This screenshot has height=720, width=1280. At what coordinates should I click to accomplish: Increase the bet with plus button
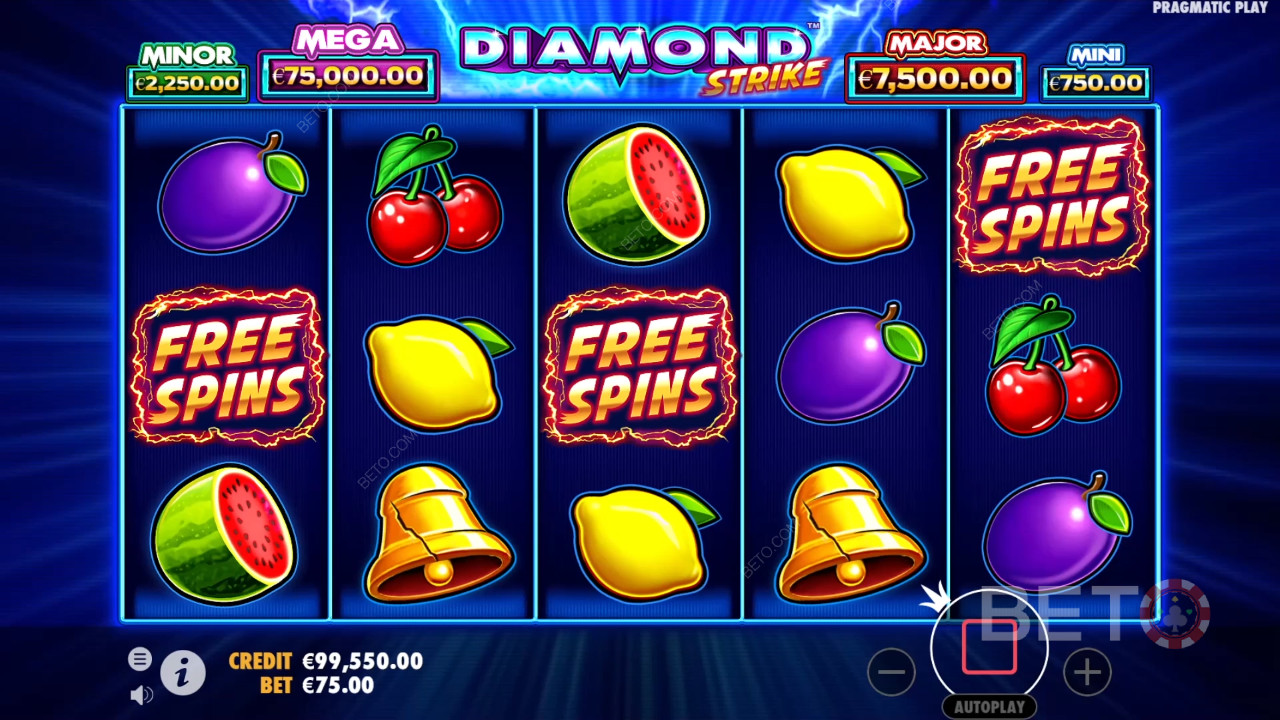[x=1087, y=672]
